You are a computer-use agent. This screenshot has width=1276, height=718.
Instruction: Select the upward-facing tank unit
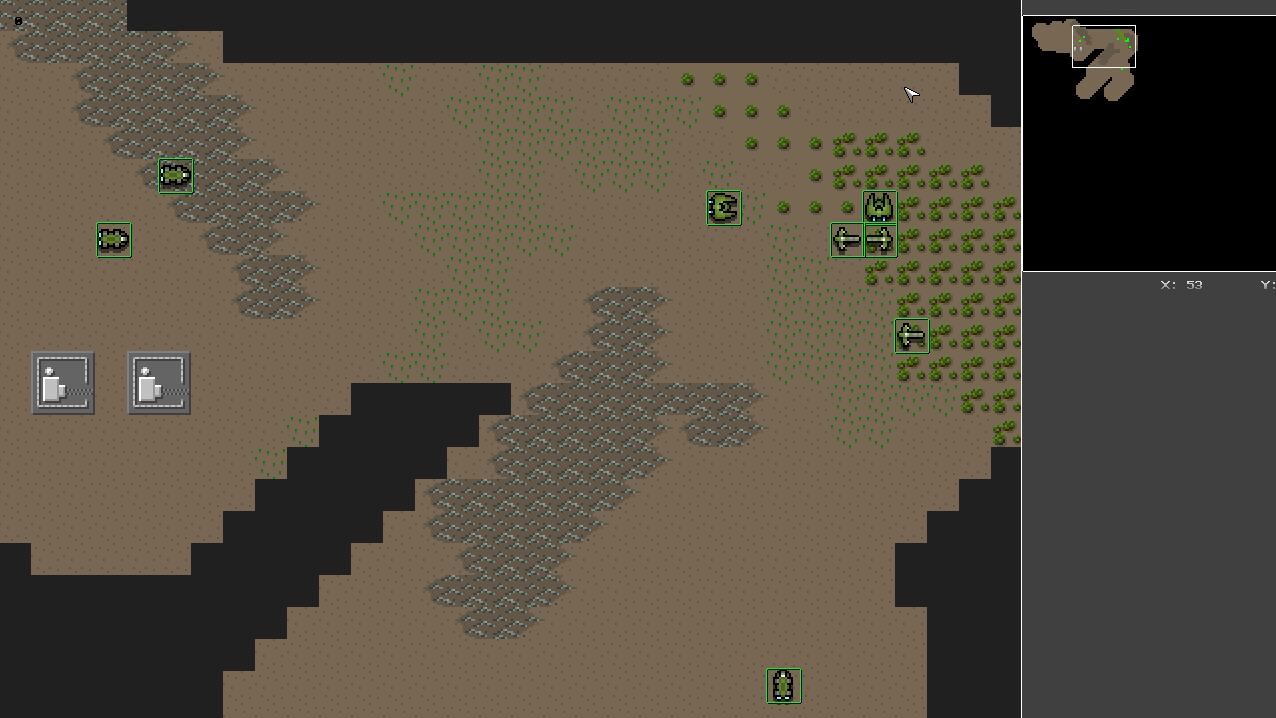click(x=784, y=686)
